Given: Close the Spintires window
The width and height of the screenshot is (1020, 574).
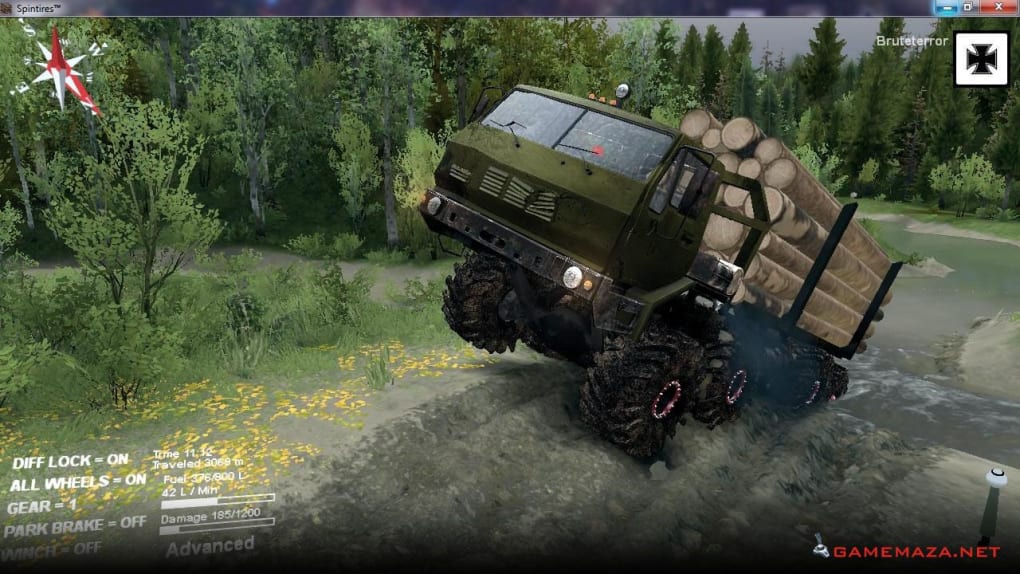Looking at the screenshot, I should (998, 7).
